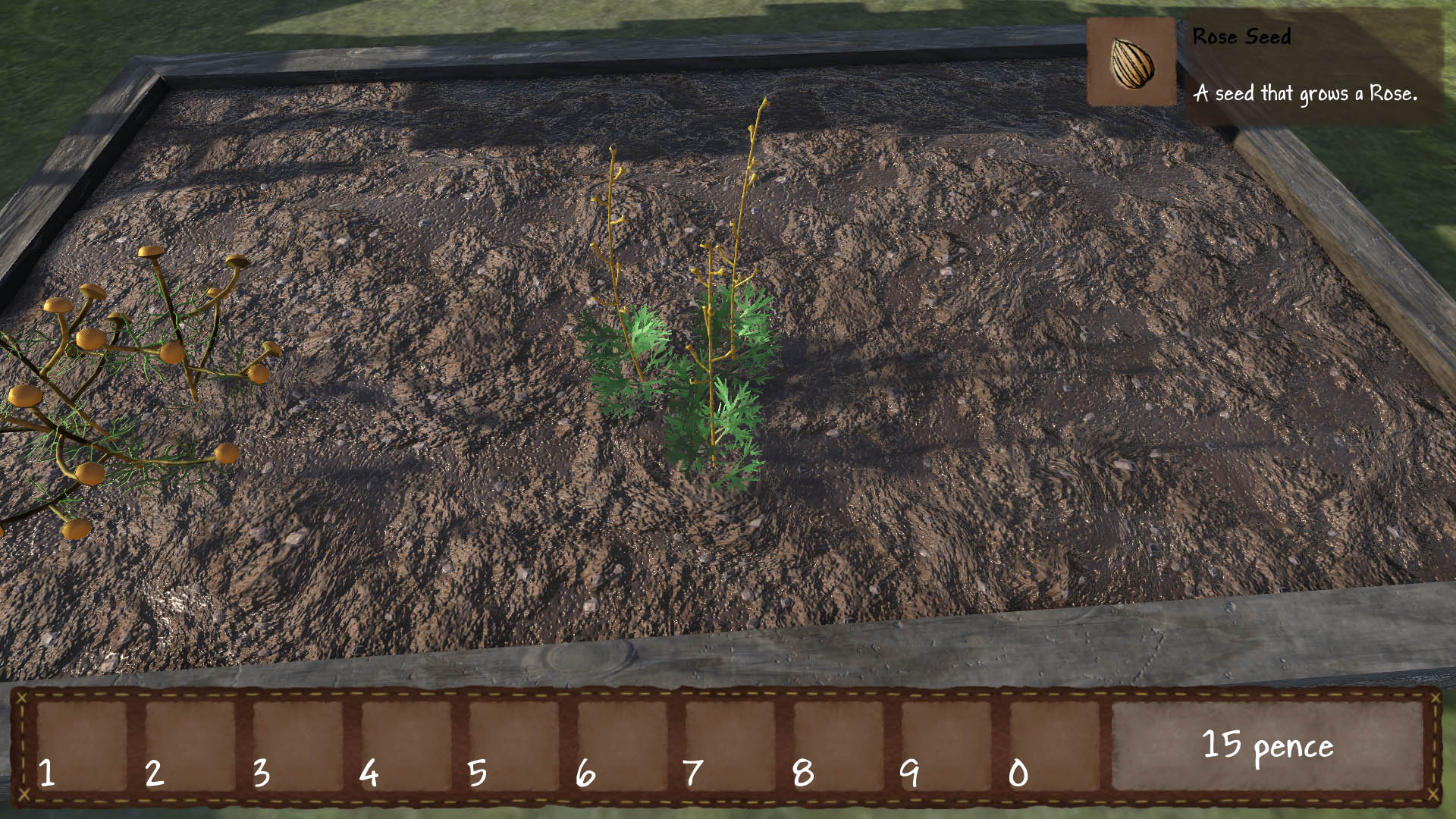Click hotbar slot 6
The width and height of the screenshot is (1456, 819).
click(622, 745)
